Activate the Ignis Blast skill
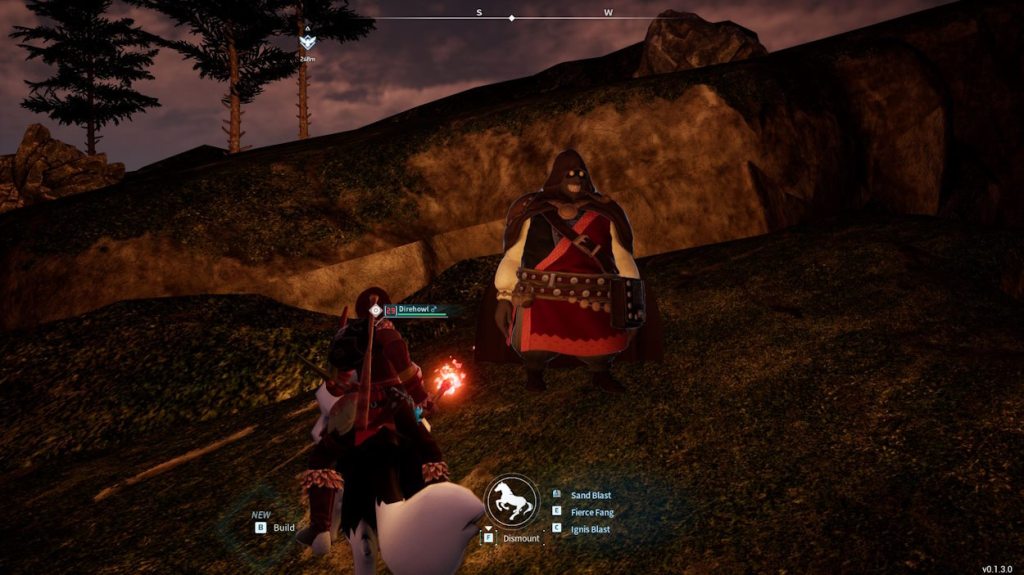1024x575 pixels. (x=590, y=529)
